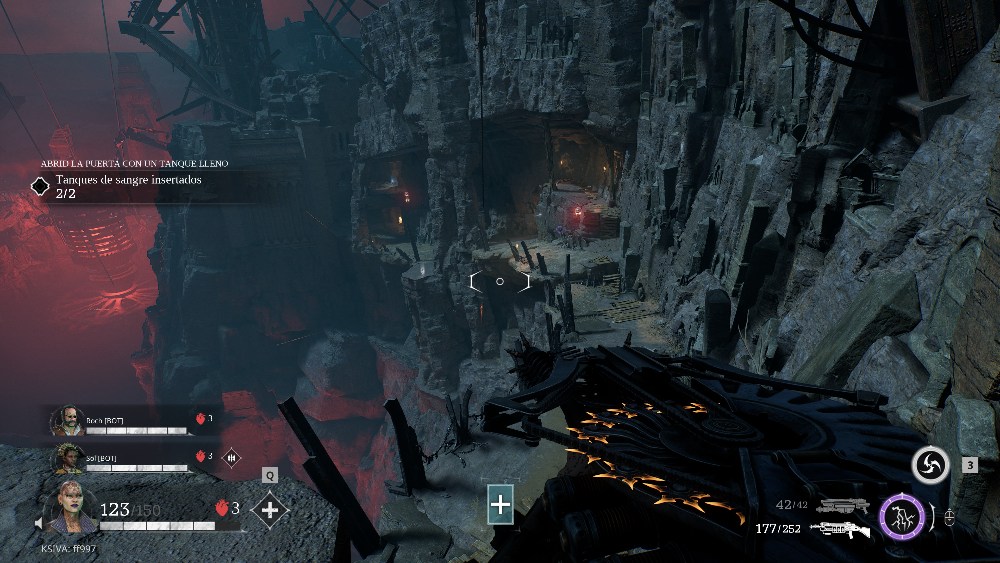Click the plus marker in teal square

click(500, 505)
